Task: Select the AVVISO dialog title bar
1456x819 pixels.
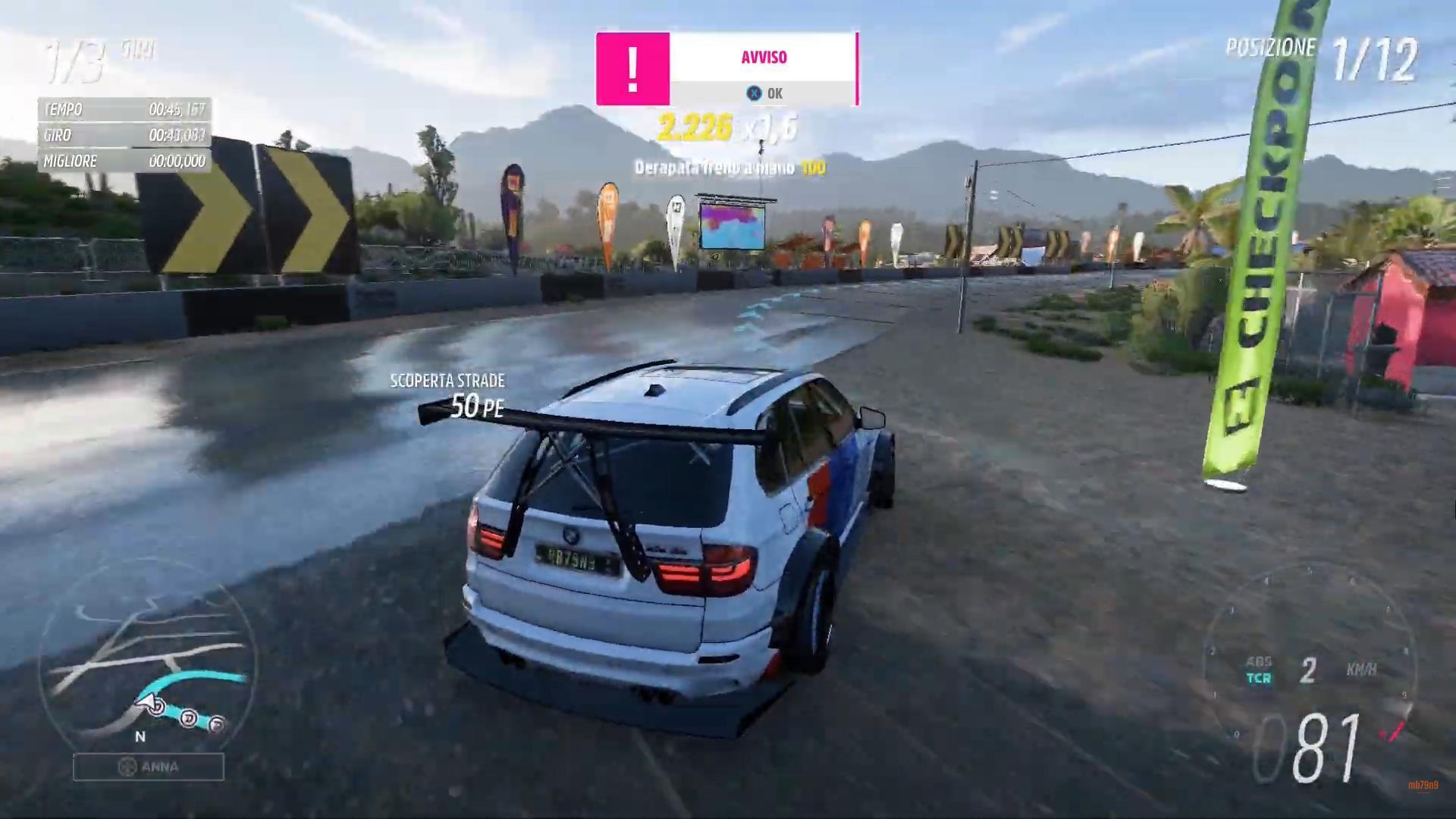Action: (x=764, y=57)
